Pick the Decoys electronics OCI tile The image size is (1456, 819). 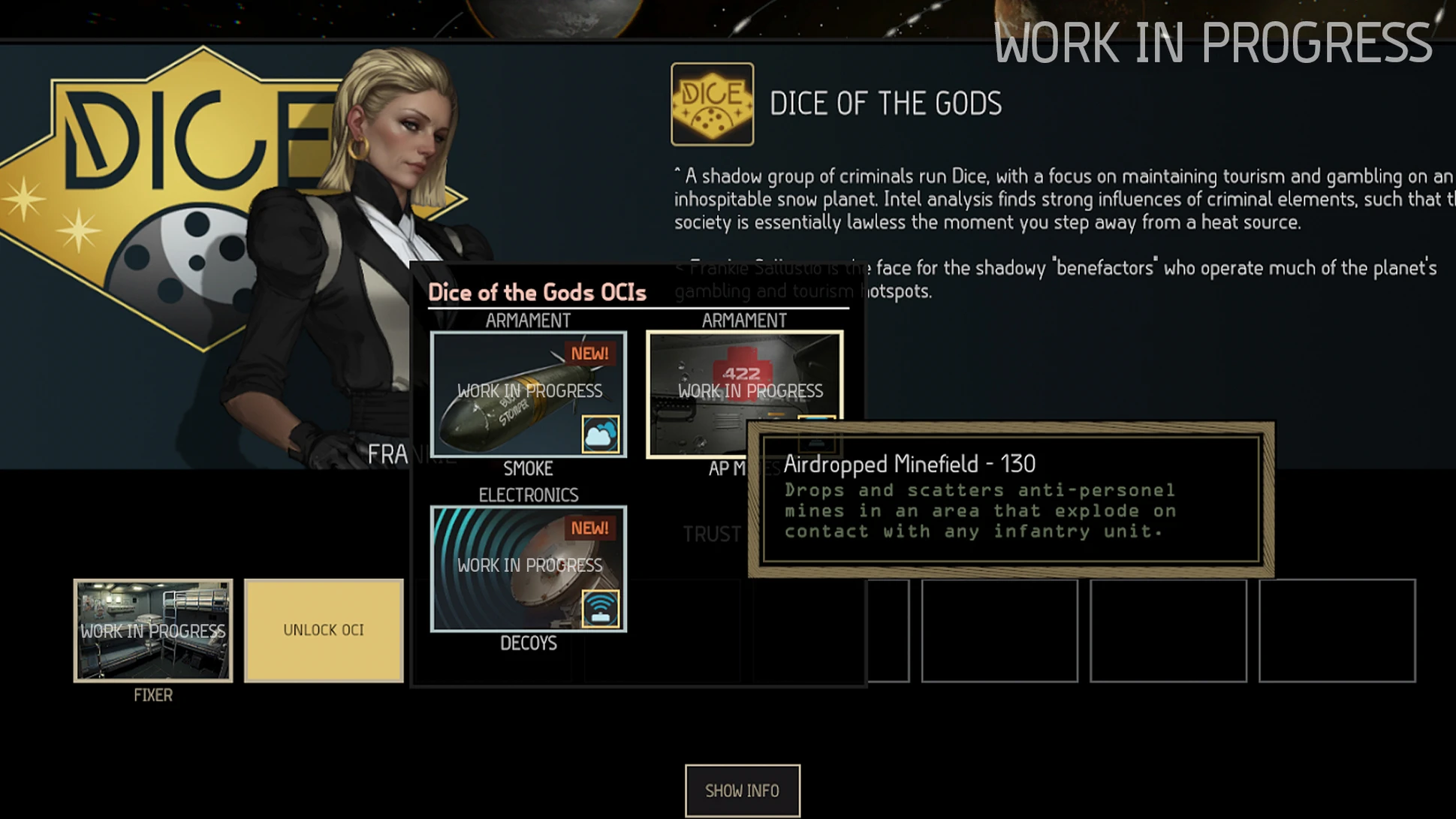(x=528, y=568)
